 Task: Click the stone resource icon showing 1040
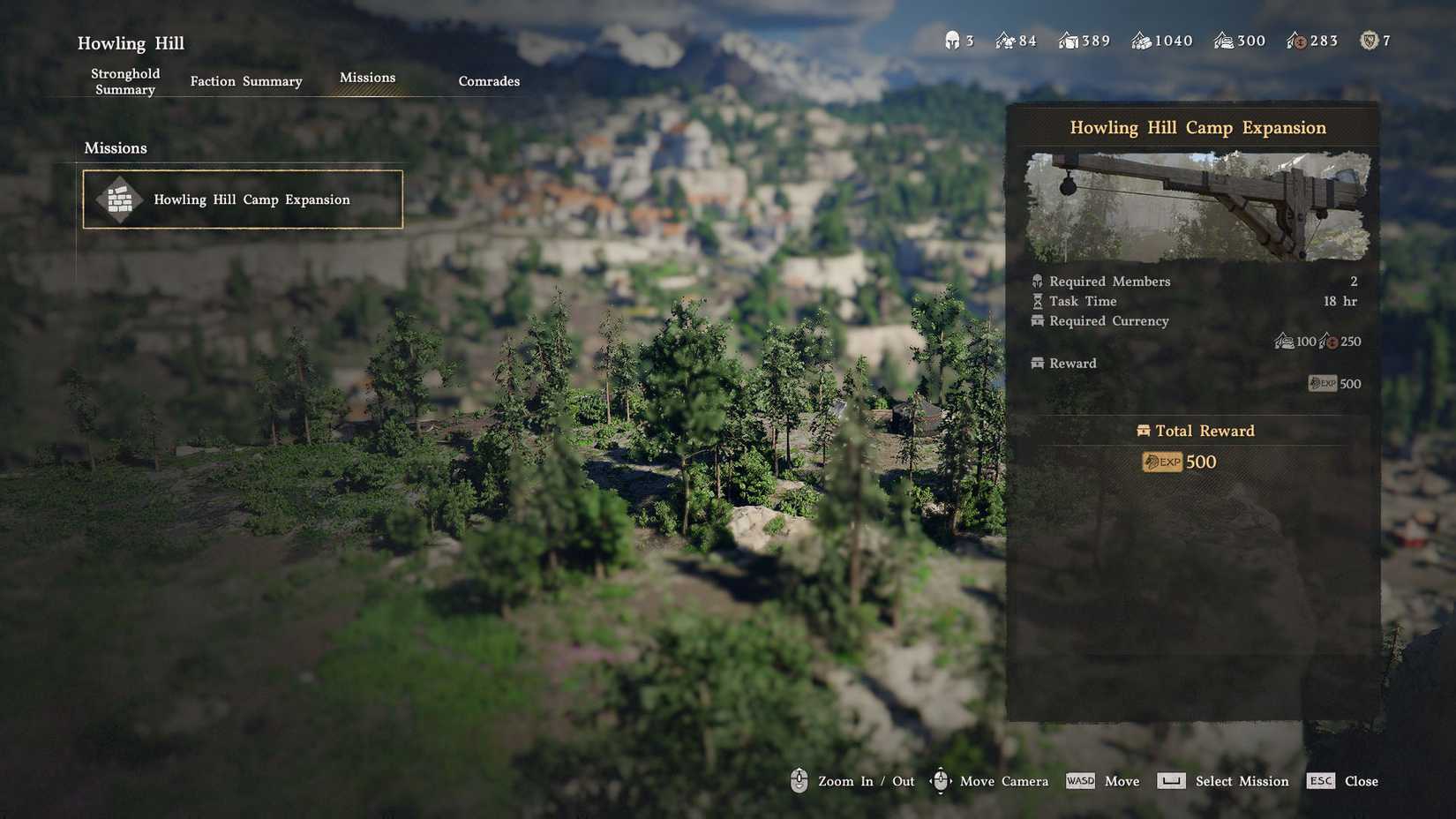point(1141,40)
